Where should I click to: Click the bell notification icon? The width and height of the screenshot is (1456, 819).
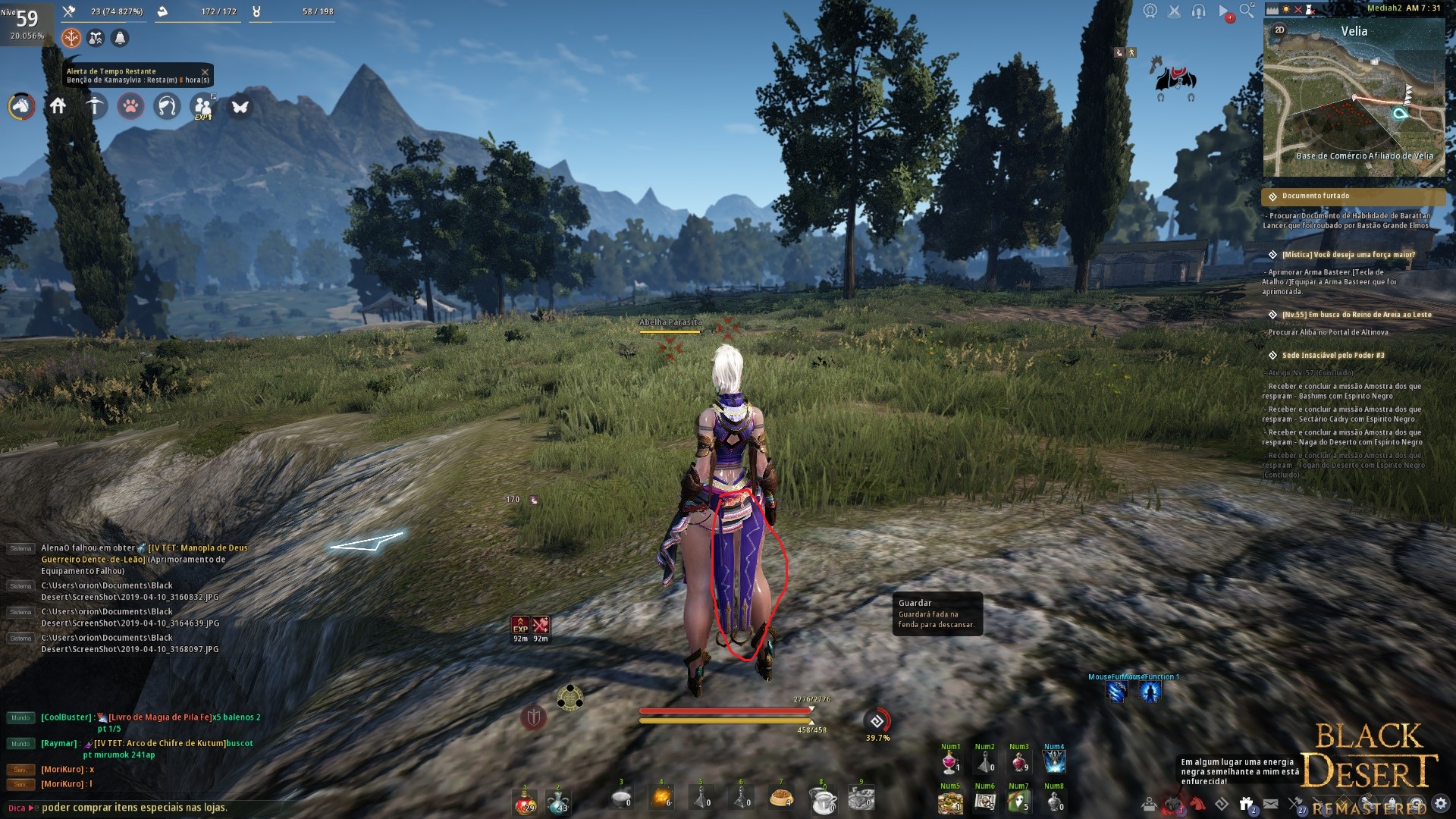pyautogui.click(x=120, y=38)
